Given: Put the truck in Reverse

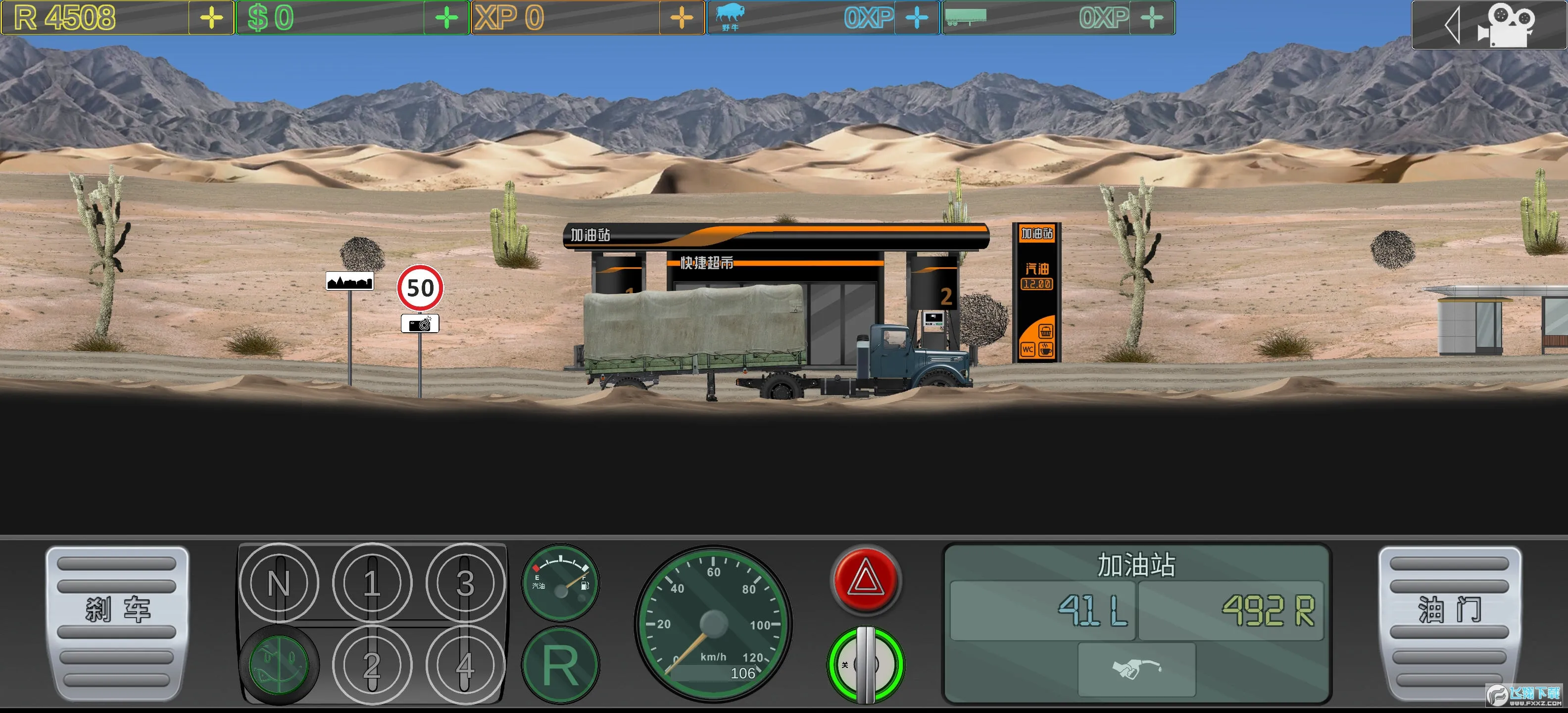Looking at the screenshot, I should tap(561, 665).
